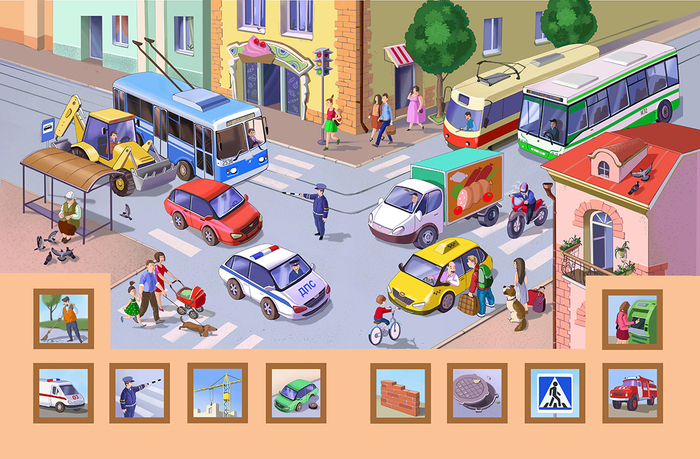The width and height of the screenshot is (700, 459).
Task: Select the street sweeper picture tile
Action: 64,319
